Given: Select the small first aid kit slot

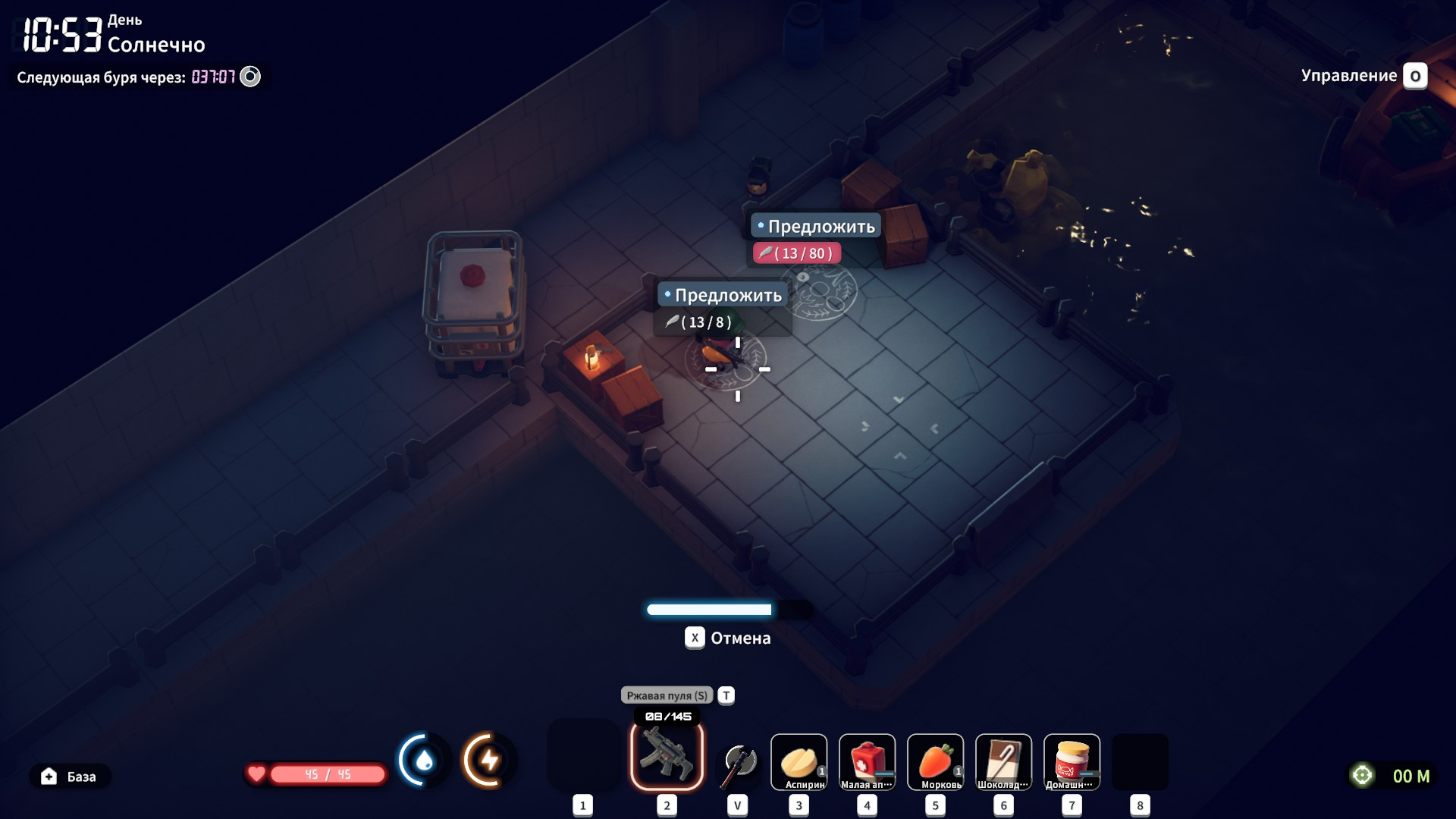Looking at the screenshot, I should 867,761.
